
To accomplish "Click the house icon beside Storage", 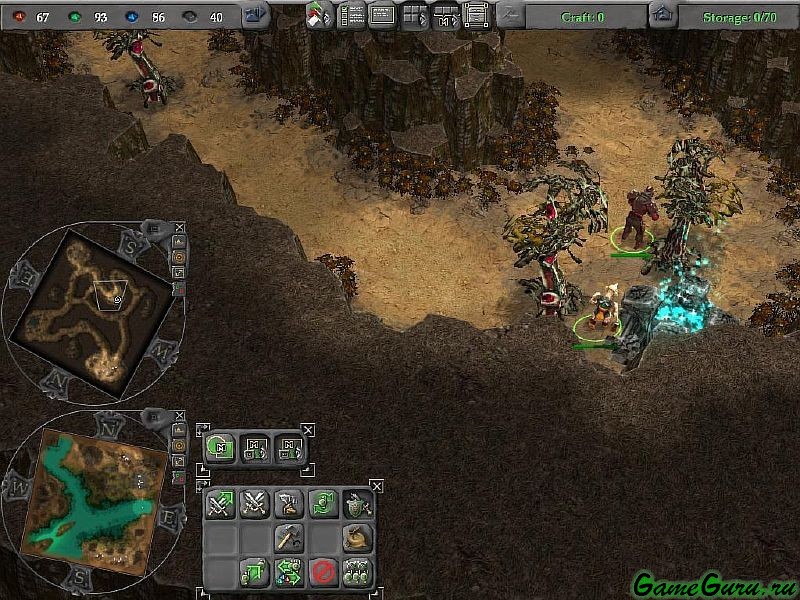I will [661, 15].
